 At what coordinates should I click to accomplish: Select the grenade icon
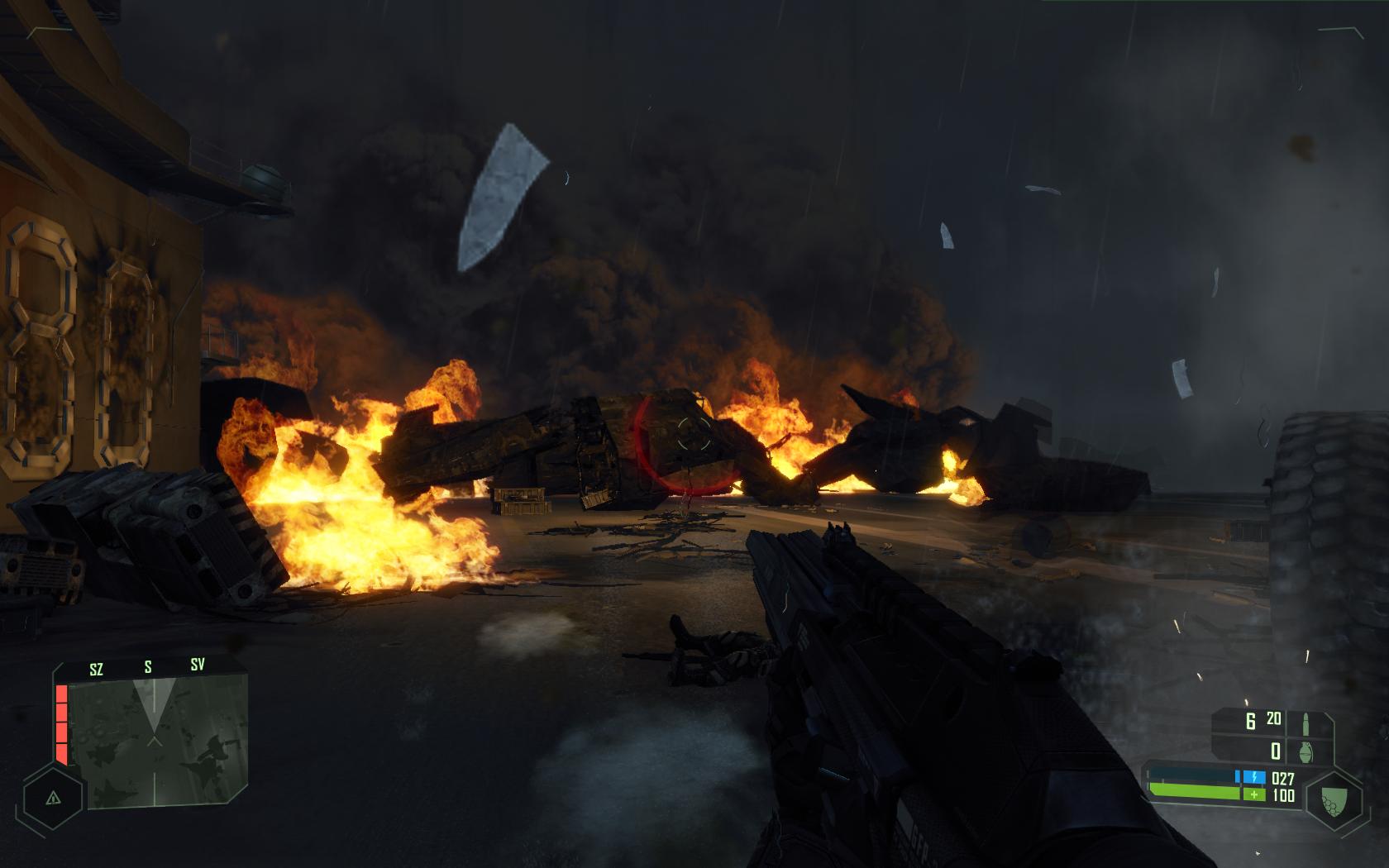point(1307,751)
